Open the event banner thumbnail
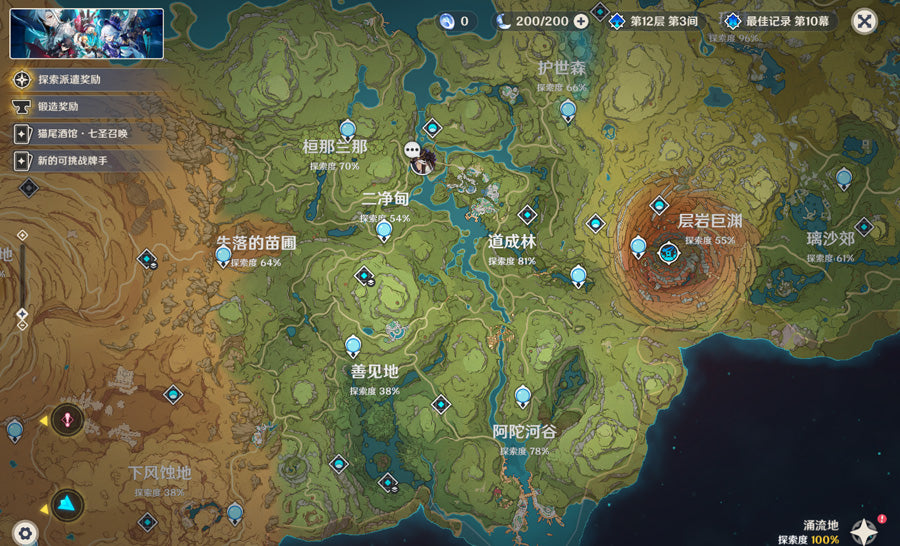This screenshot has height=546, width=900. pos(87,33)
